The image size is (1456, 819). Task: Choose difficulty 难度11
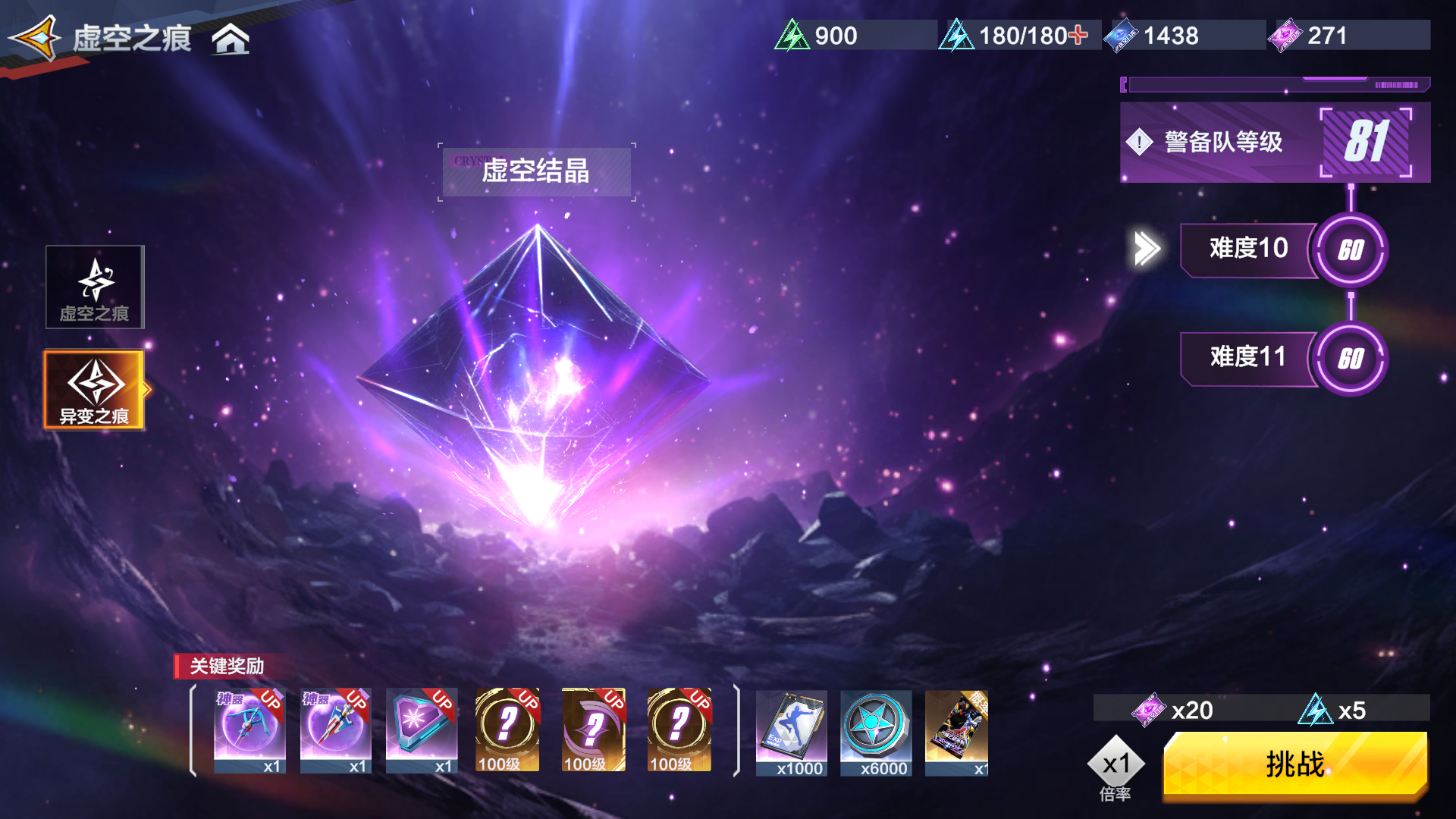tap(1248, 357)
